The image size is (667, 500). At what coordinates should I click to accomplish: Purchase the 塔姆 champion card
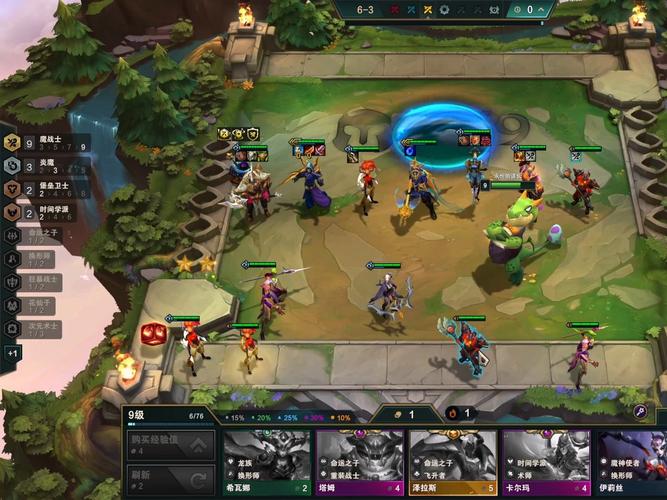360,463
